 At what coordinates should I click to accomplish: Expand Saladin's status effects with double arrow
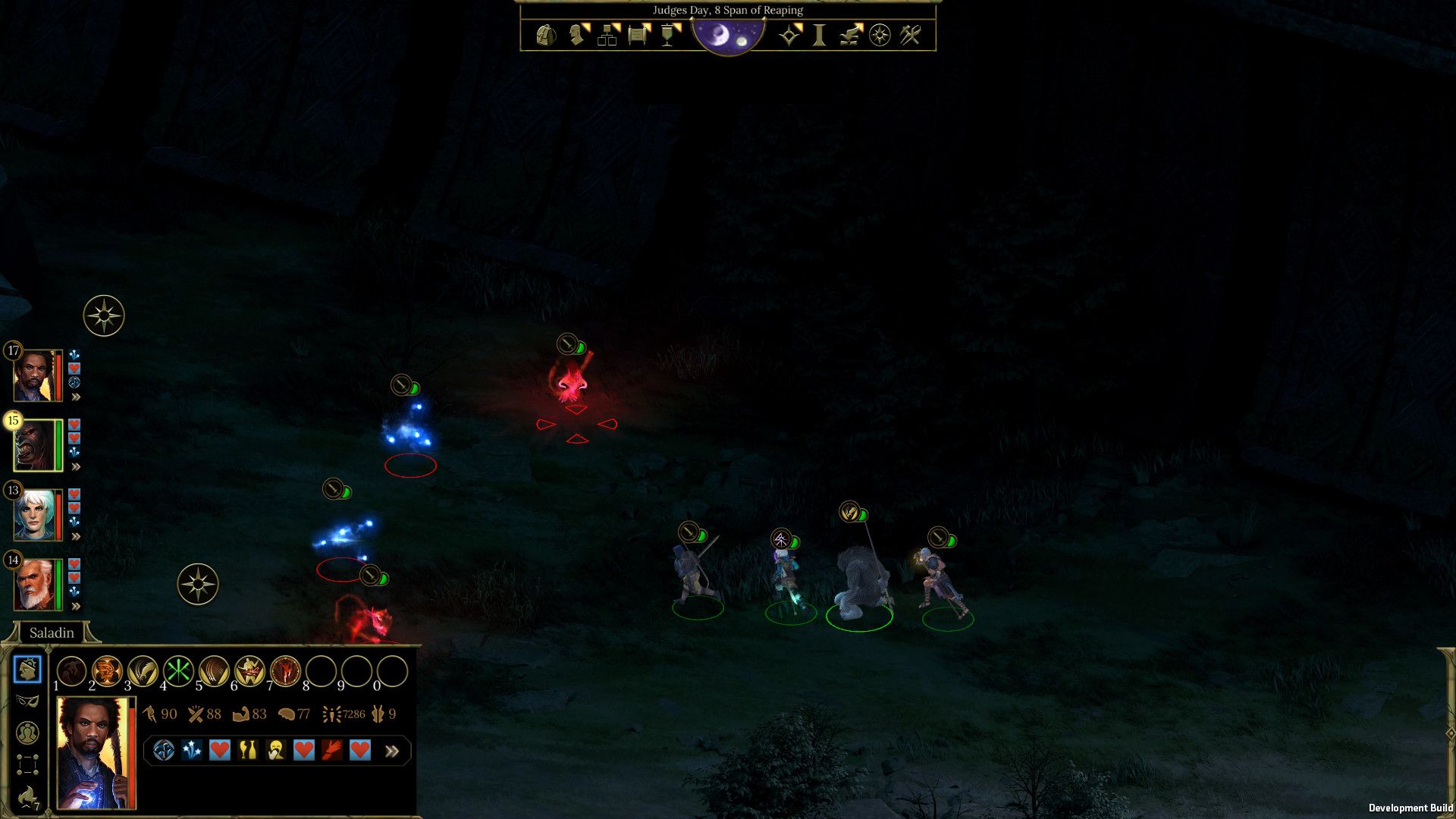tap(392, 751)
